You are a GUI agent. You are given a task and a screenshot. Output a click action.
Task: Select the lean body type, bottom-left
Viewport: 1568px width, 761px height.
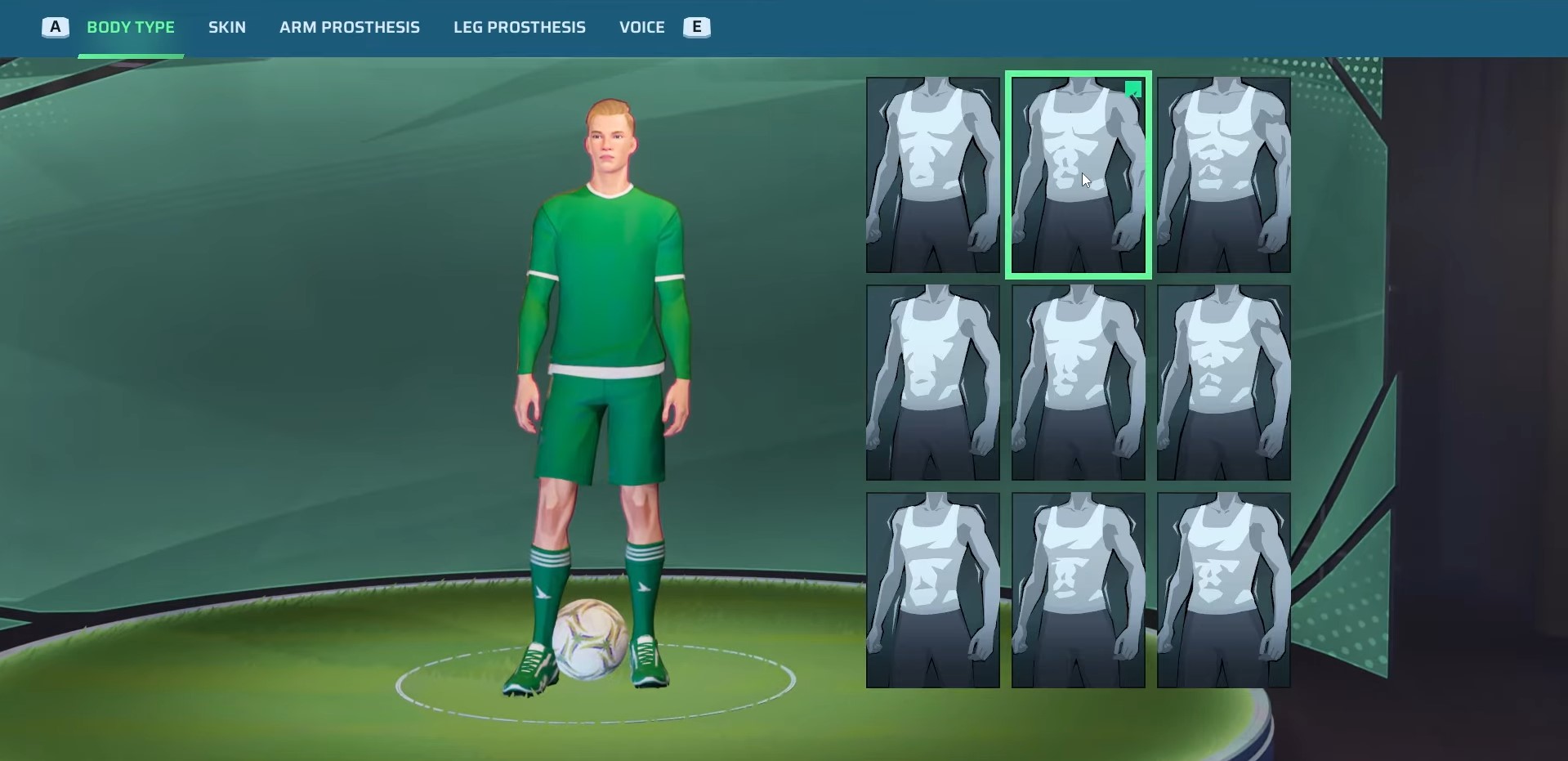[932, 589]
